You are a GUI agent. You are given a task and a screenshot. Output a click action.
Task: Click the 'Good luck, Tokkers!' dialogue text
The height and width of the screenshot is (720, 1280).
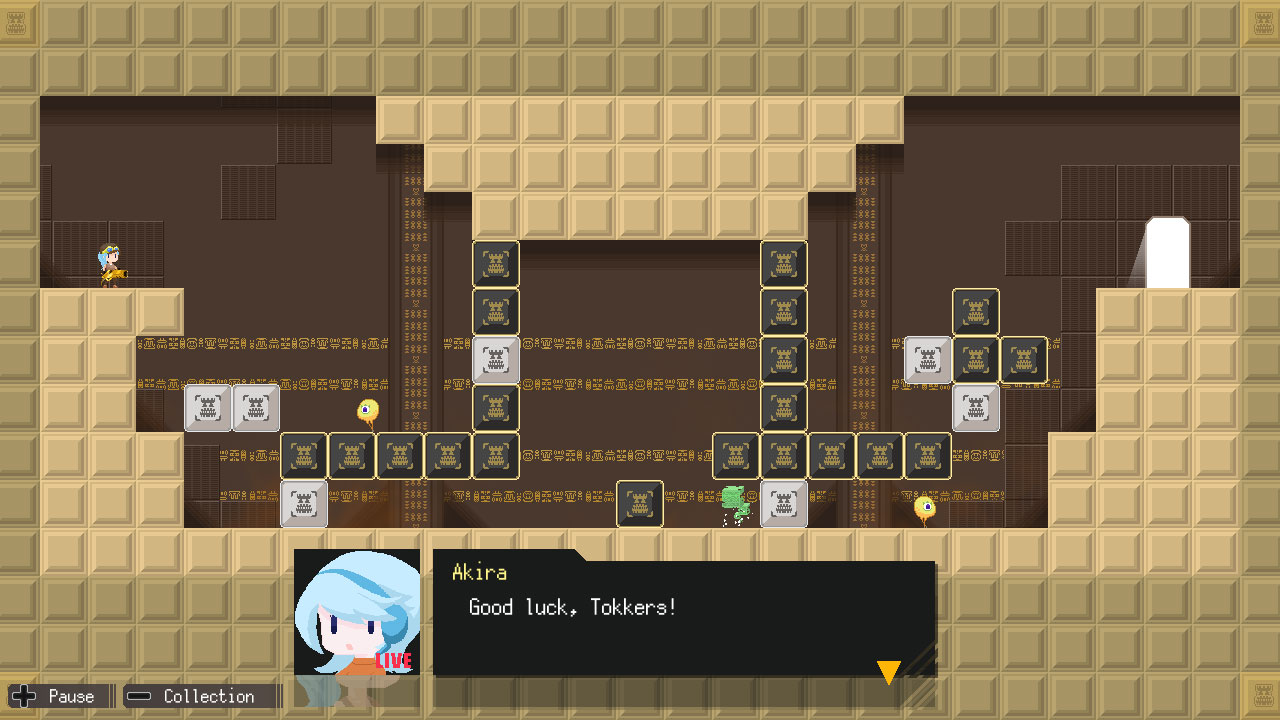(572, 607)
